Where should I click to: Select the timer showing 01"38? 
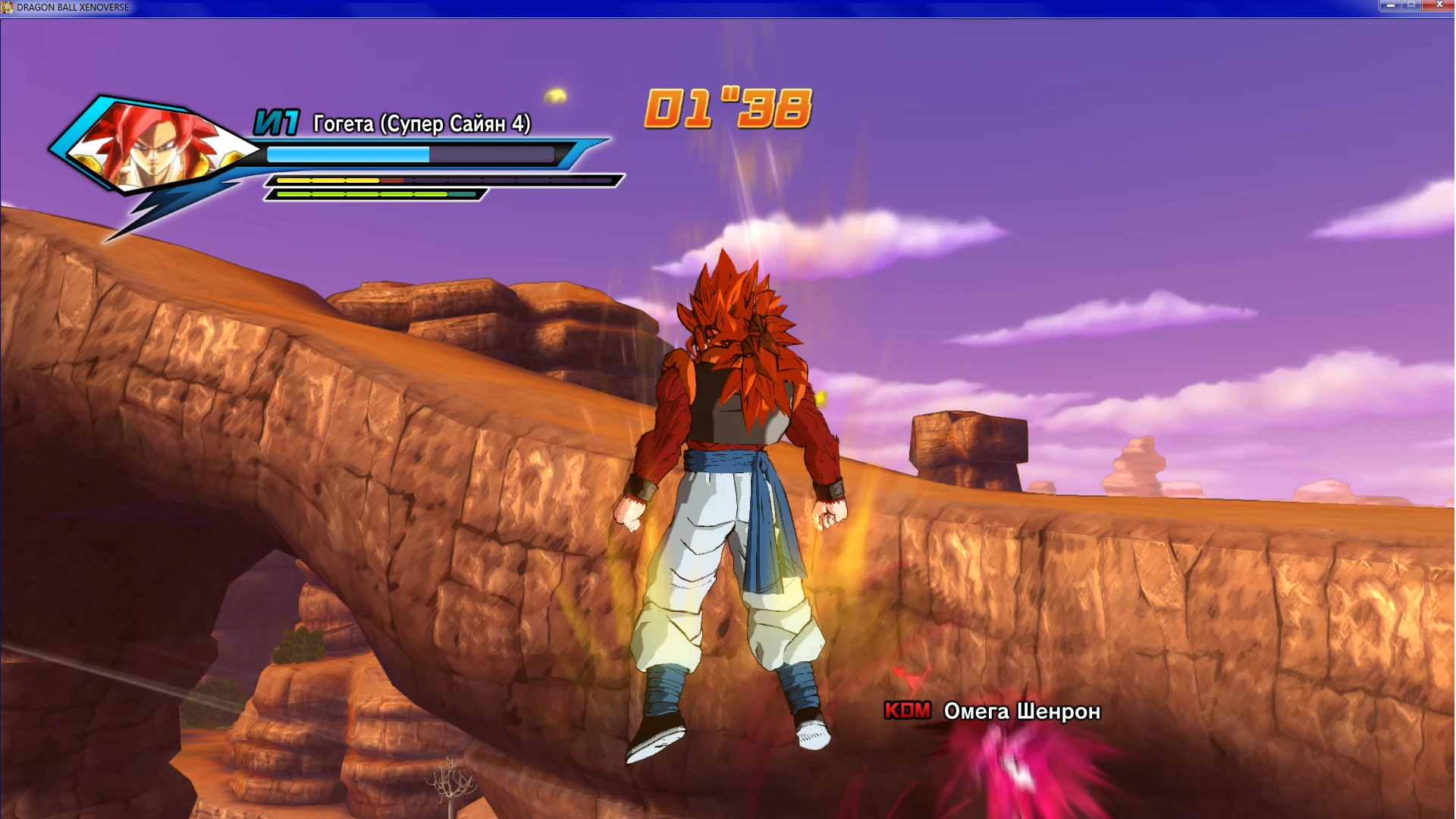pos(730,106)
